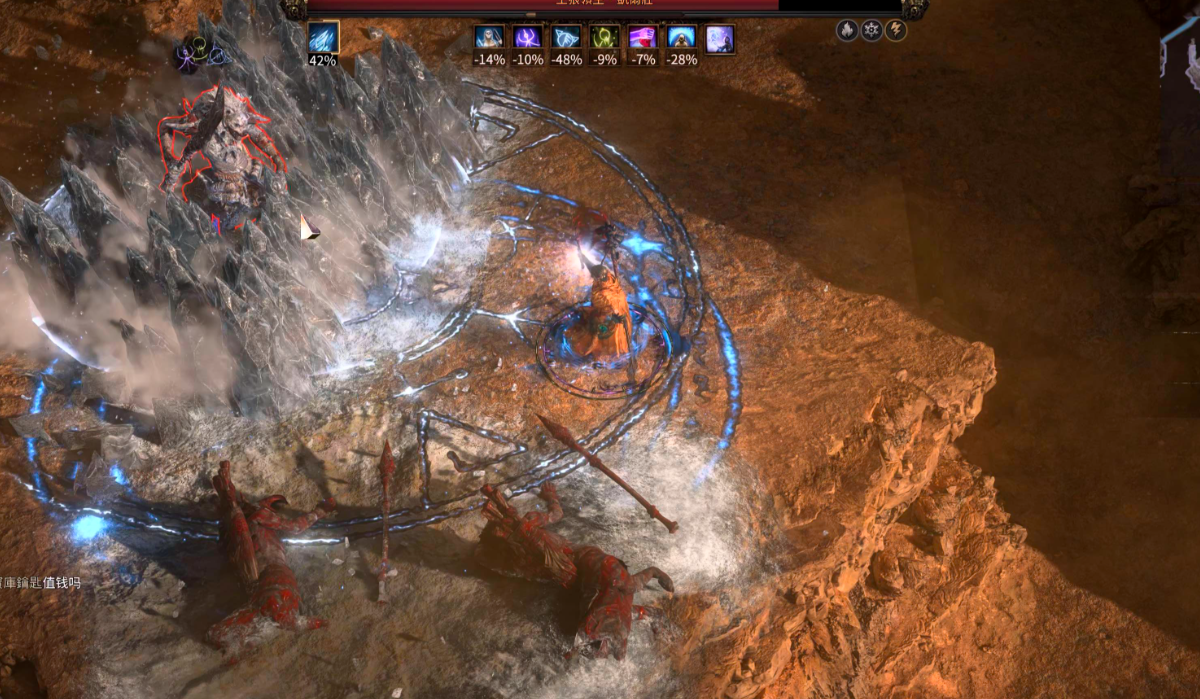Screen dimensions: 1200x699
Task: Click the purple debuff icon showing -10%
Action: tap(527, 39)
